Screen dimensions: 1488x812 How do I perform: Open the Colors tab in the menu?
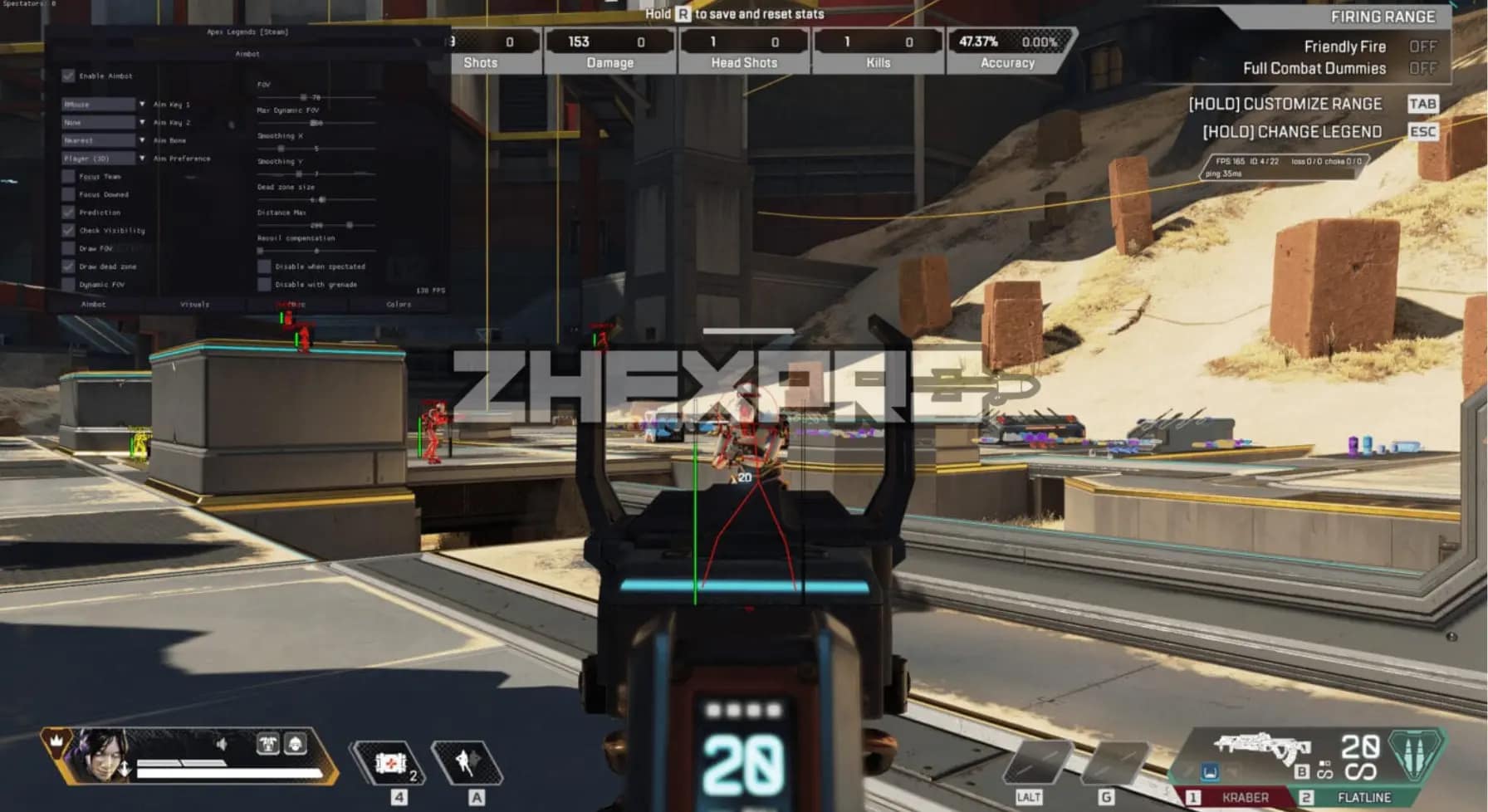(399, 304)
